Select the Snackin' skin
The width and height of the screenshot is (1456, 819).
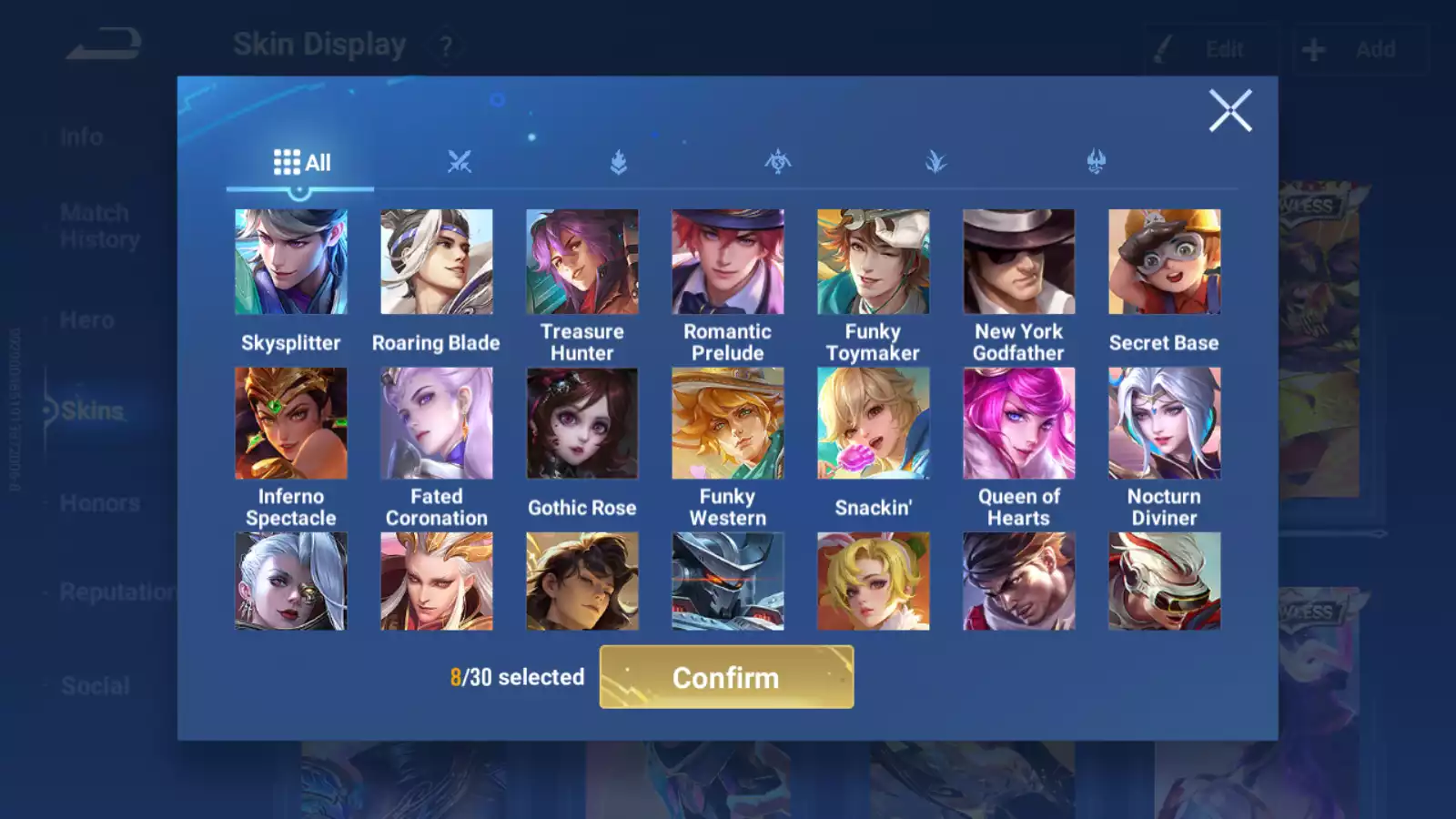(874, 423)
